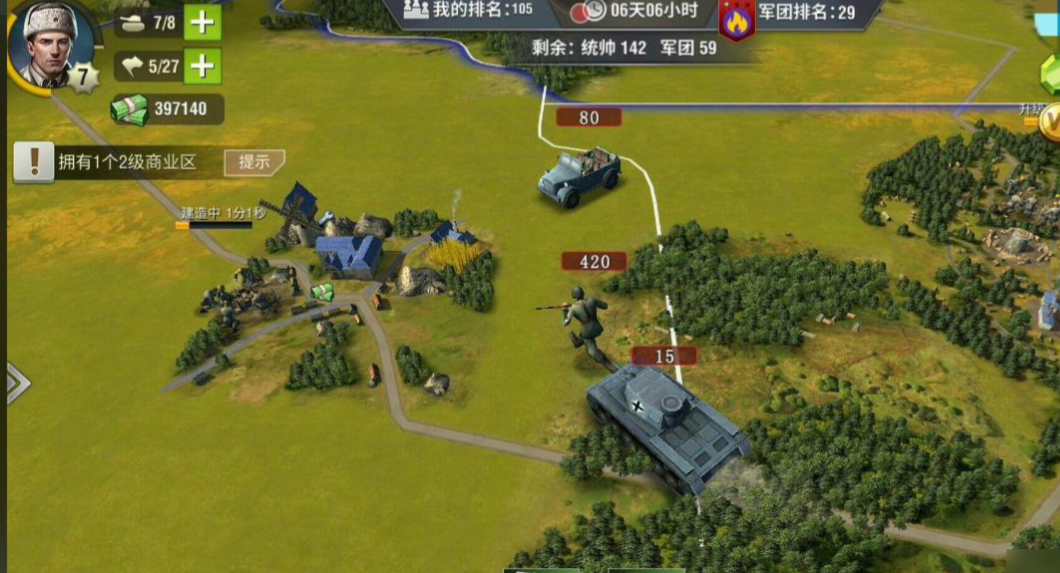Open the cash balance showing 397140
Screen dimensions: 1060x573
tap(167, 109)
